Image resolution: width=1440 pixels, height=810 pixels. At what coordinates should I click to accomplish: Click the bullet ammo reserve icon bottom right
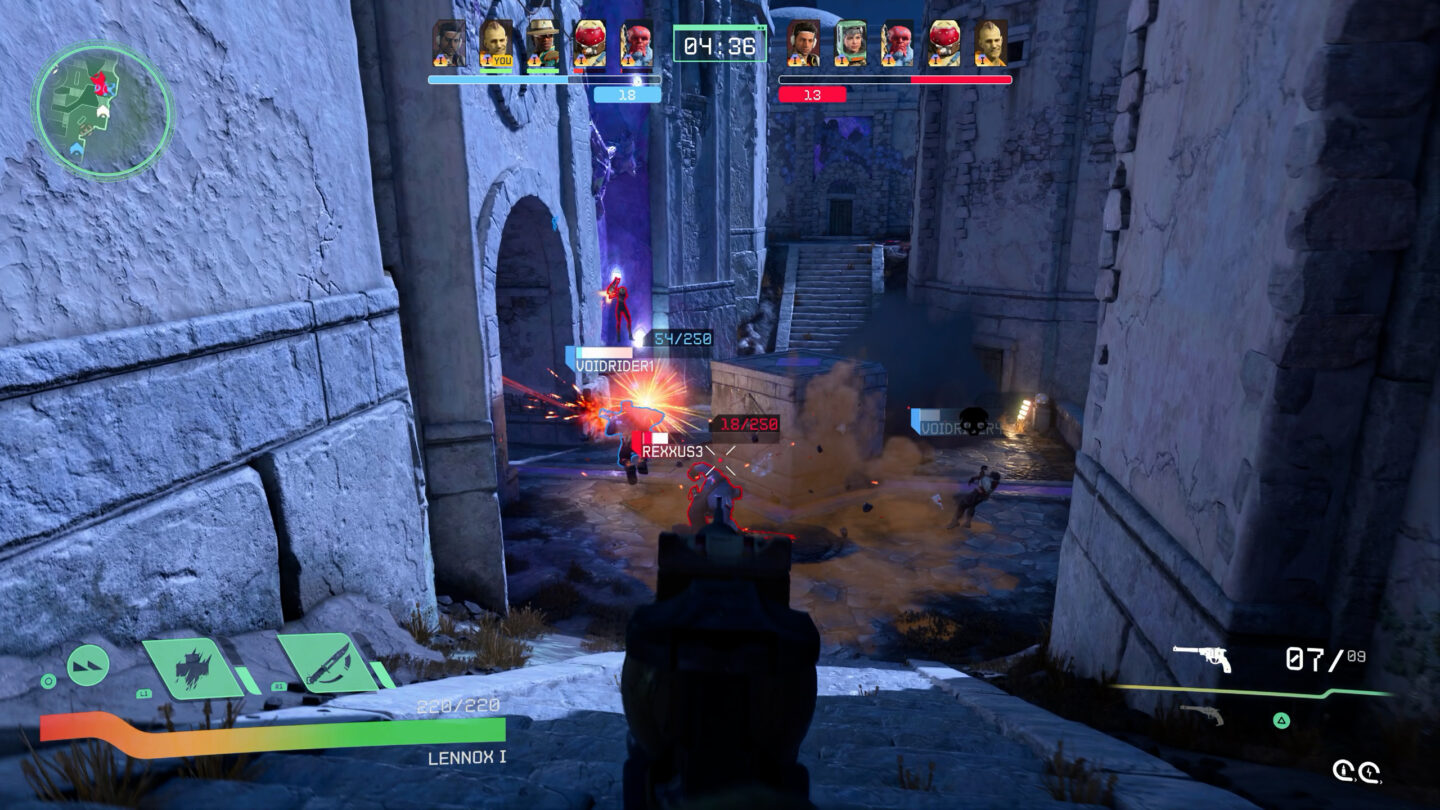coord(1343,771)
